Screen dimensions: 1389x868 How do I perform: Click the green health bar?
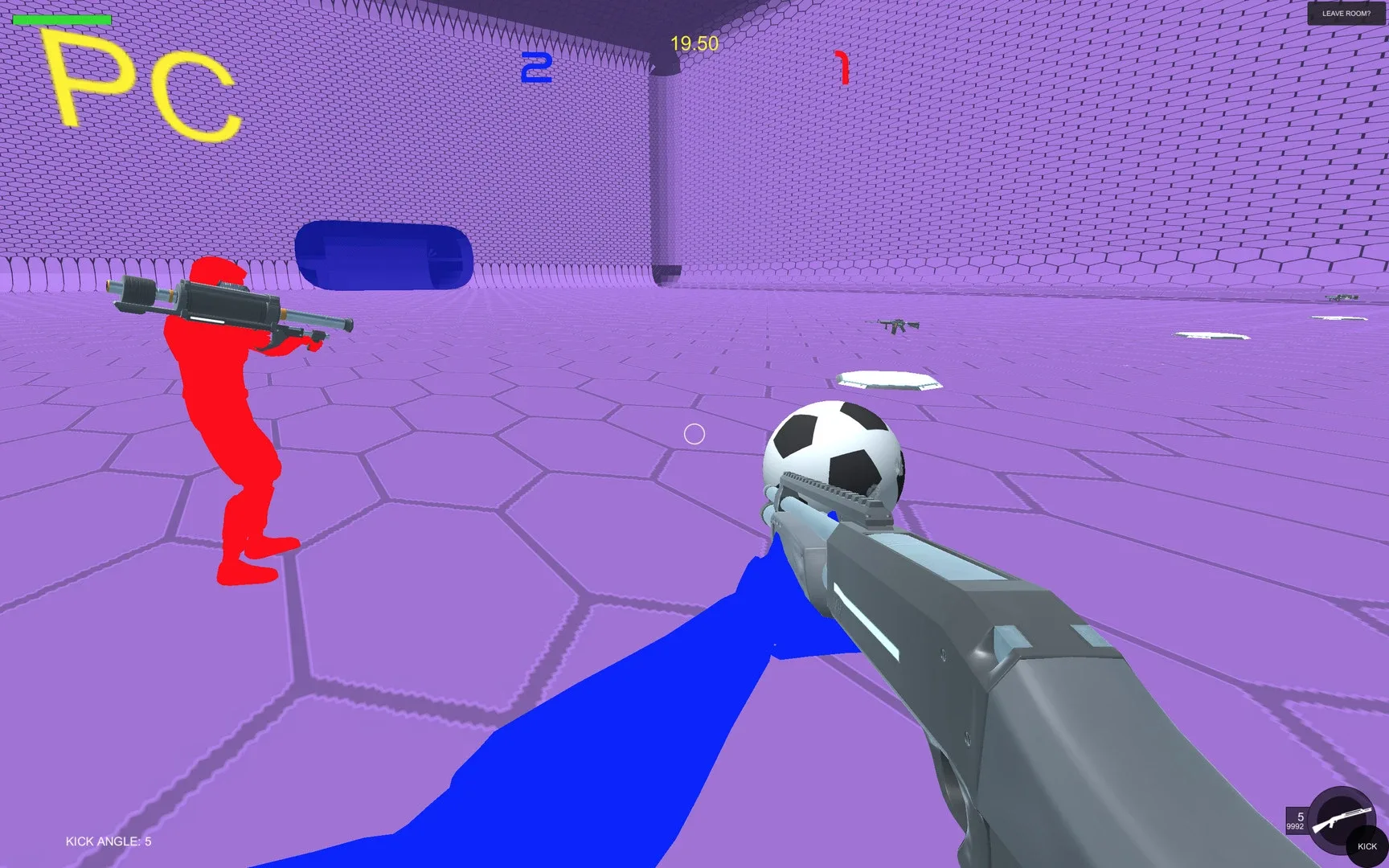(64, 18)
